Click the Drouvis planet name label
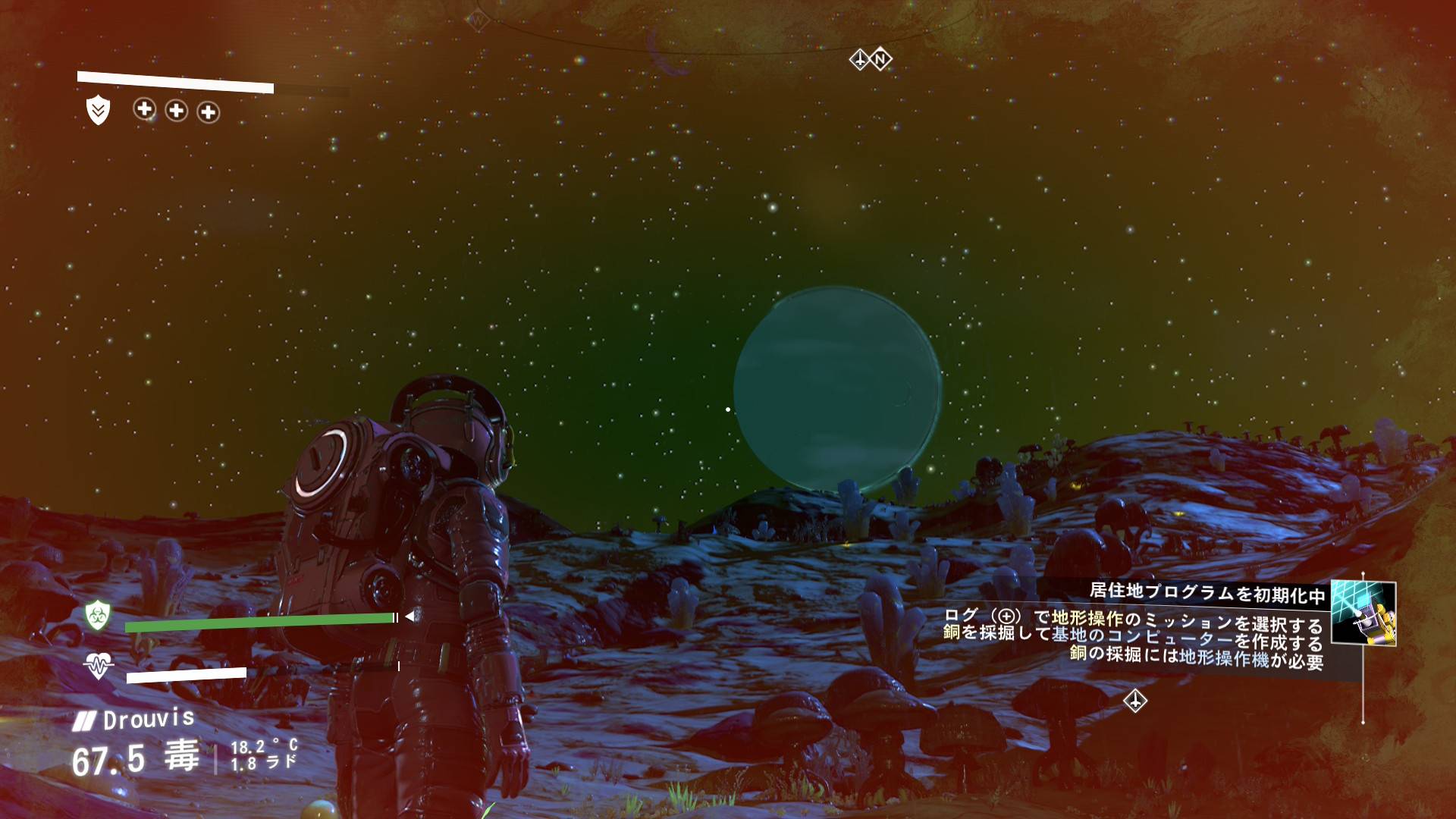 point(149,720)
